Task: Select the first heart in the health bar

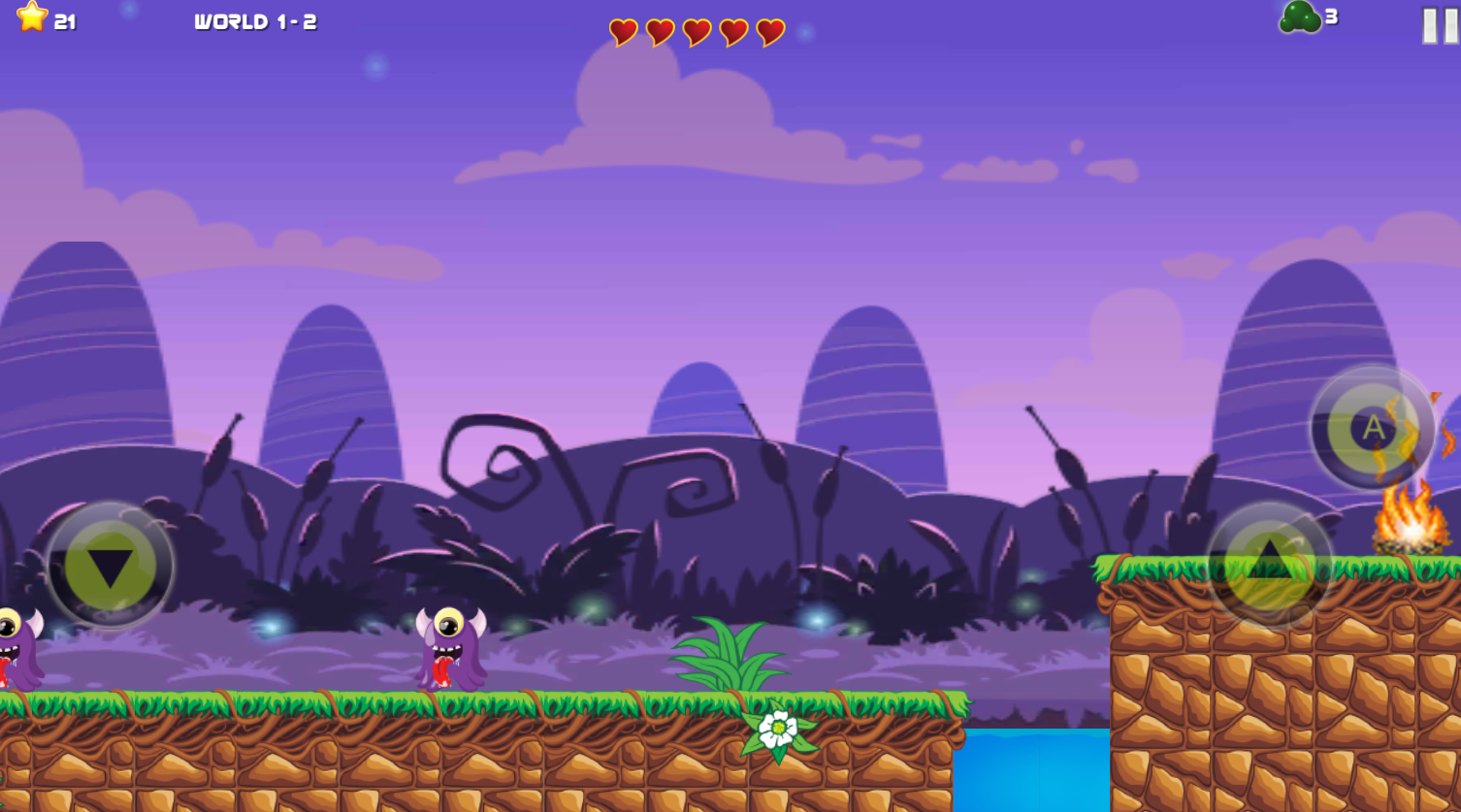Action: point(622,31)
